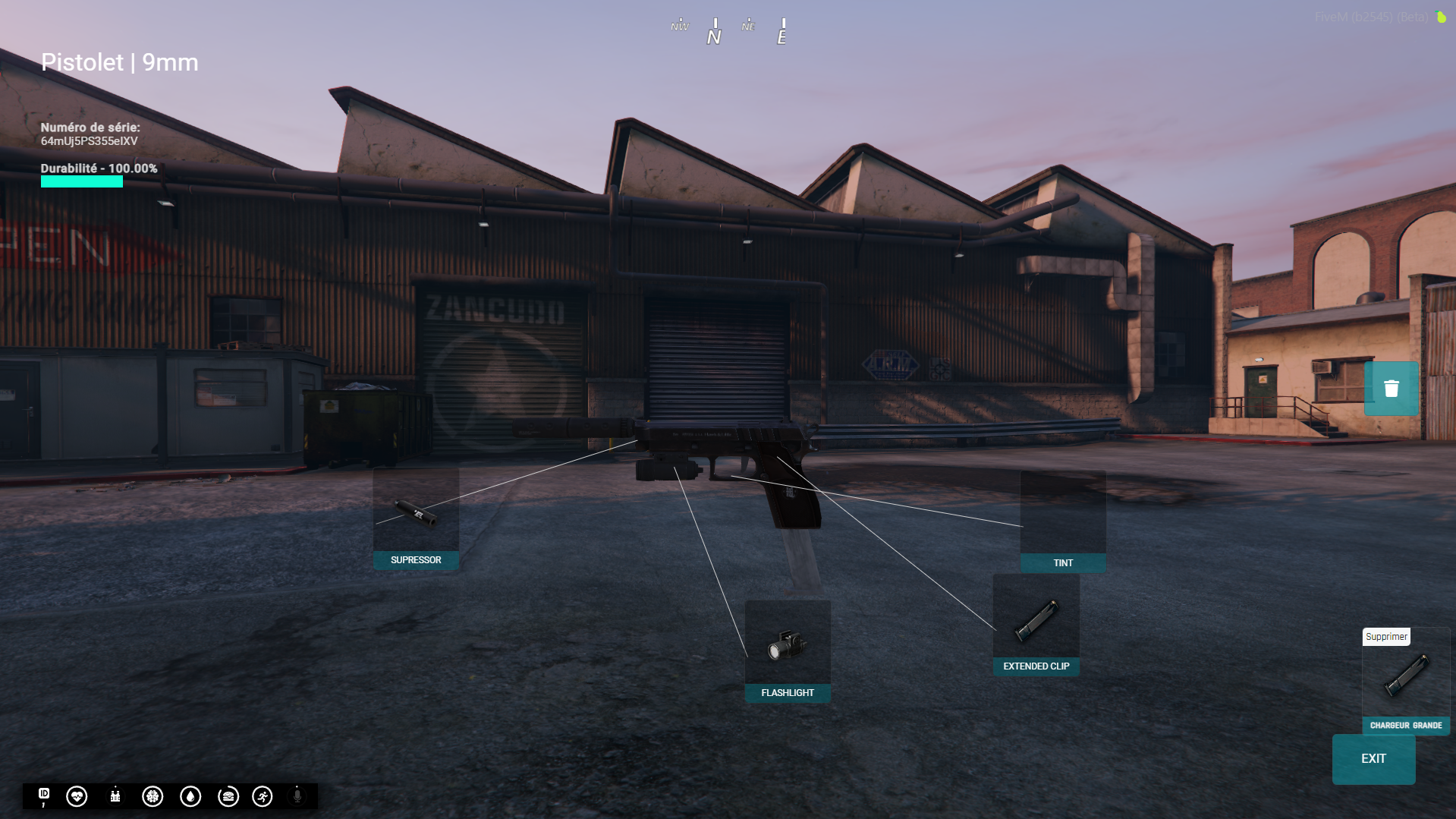Click the serial number 64mUj5PS355eIXV text
Screen dimensions: 1456x819
point(89,140)
